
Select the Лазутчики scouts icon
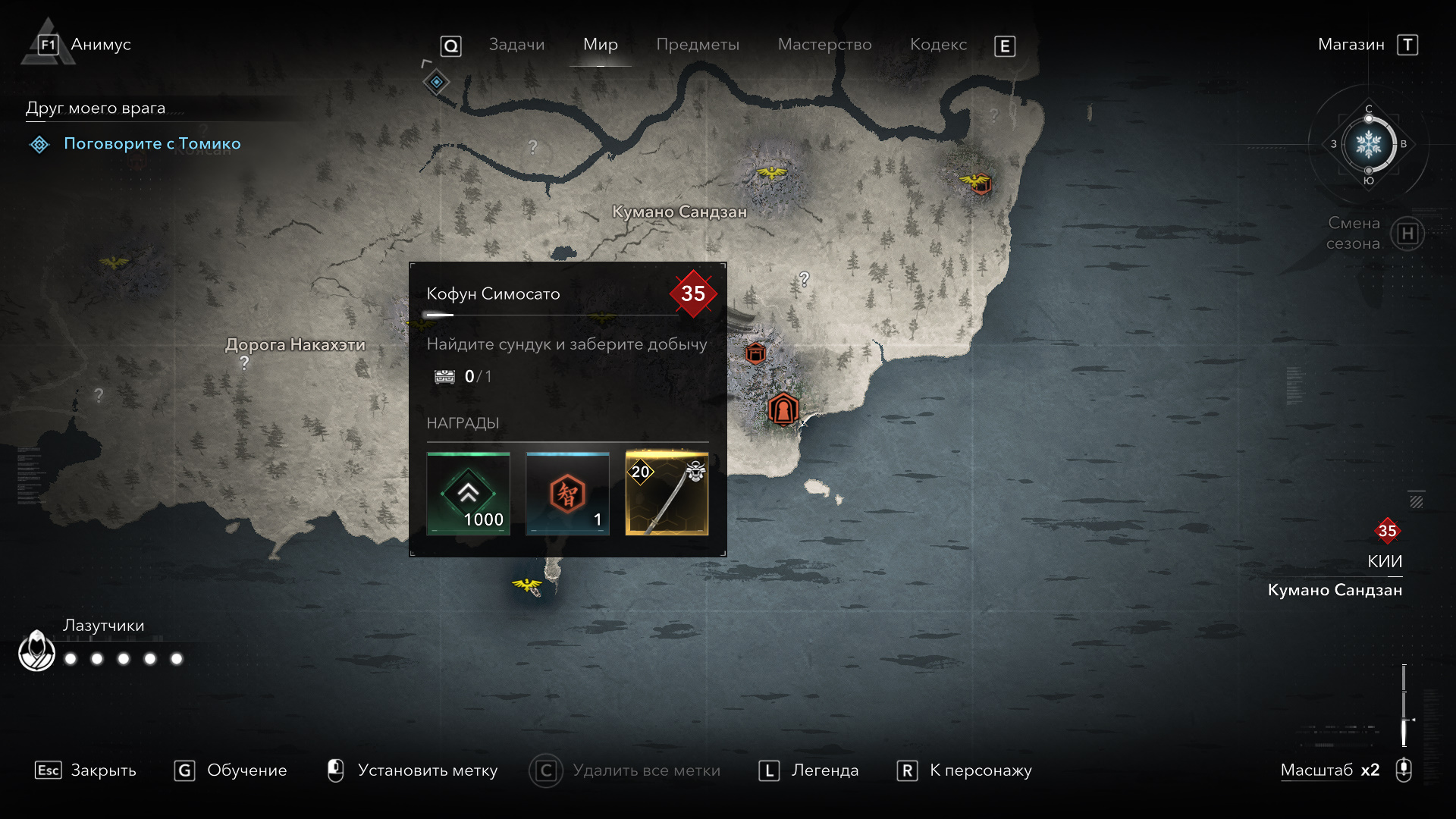click(36, 651)
